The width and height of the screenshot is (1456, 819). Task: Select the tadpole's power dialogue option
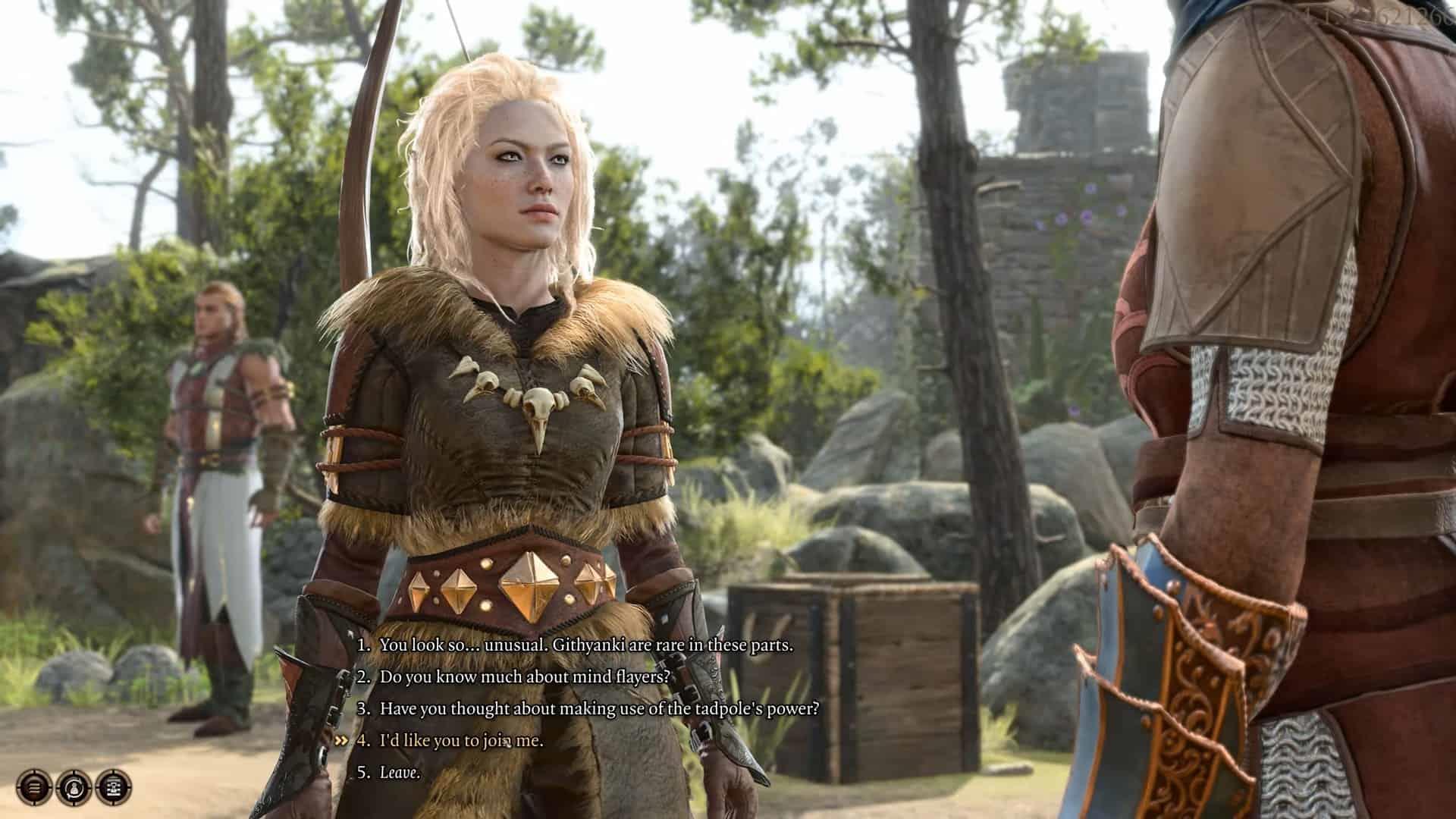[599, 709]
